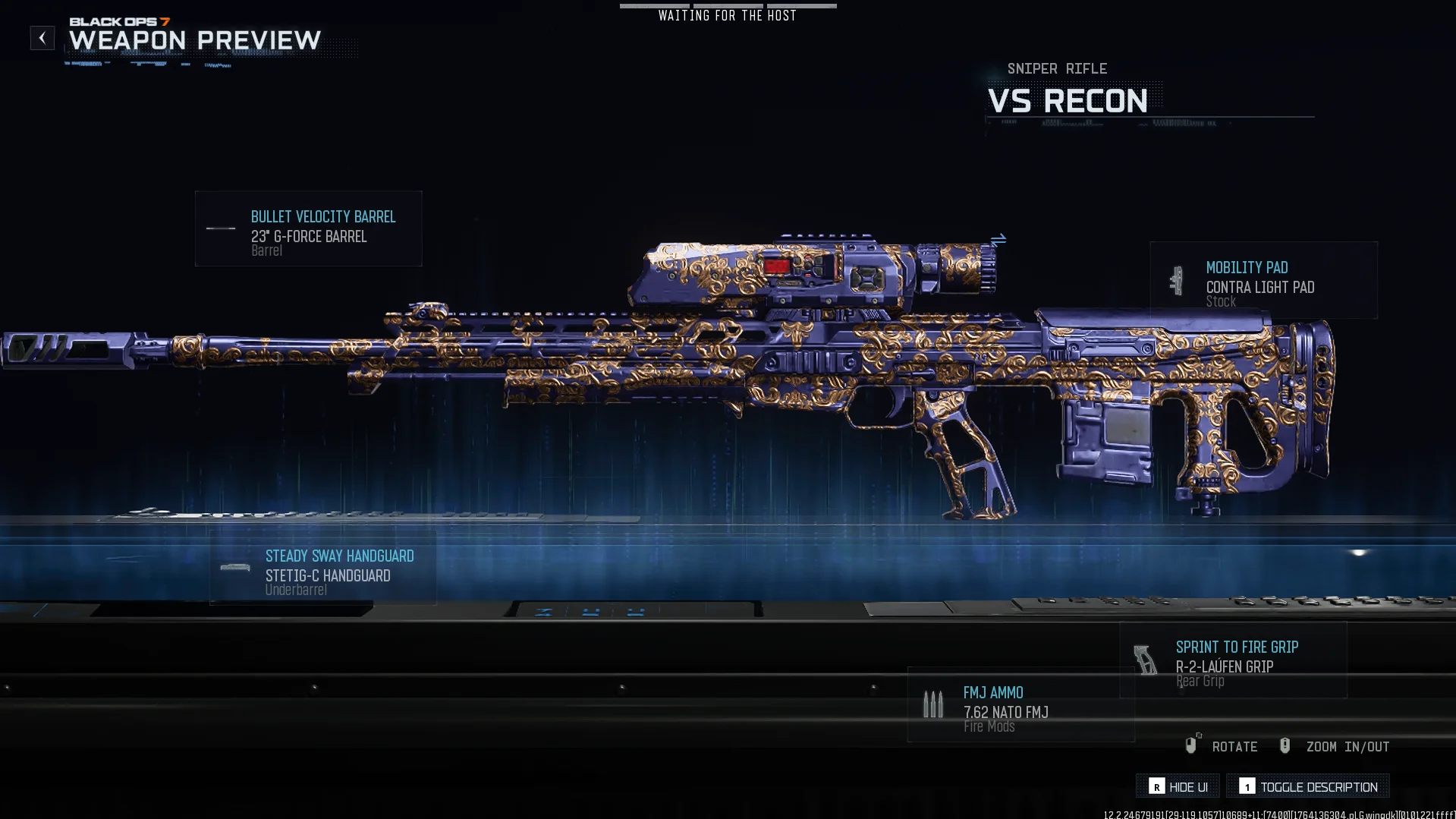Screen dimensions: 1456x819
Task: Select the Sprint to Fire Grip card
Action: [x=1233, y=660]
